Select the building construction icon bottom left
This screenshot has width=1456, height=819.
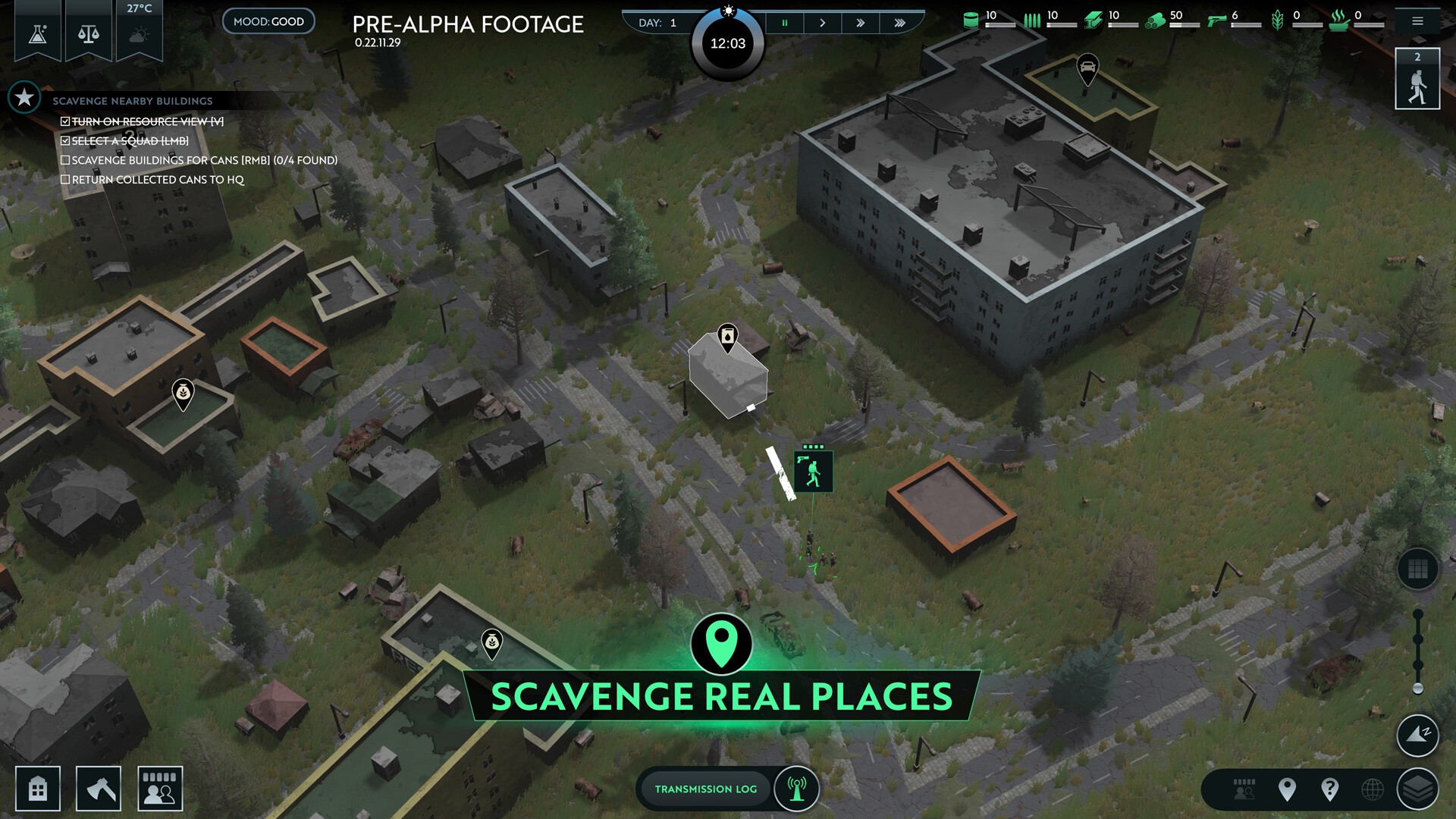[x=39, y=788]
